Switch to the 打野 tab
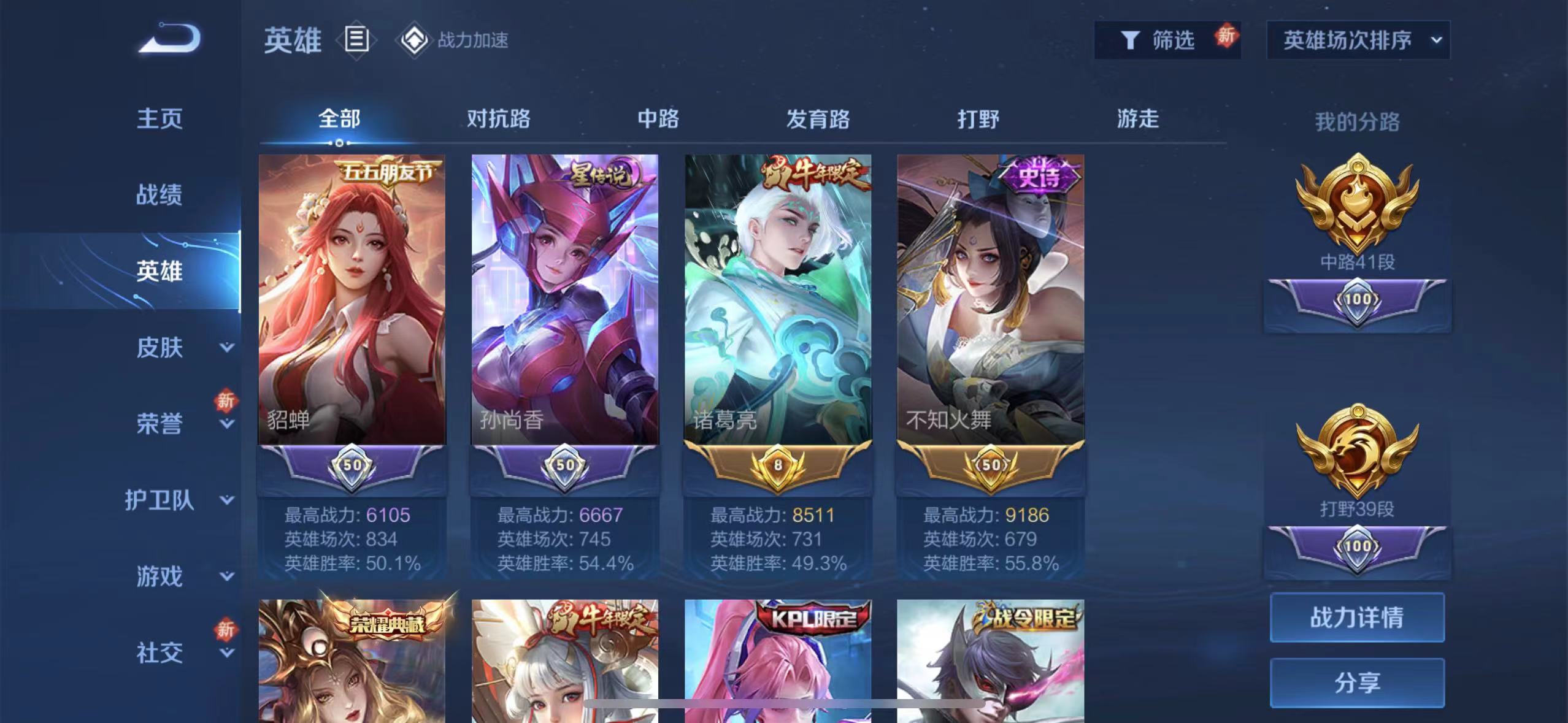Image resolution: width=1568 pixels, height=723 pixels. click(x=979, y=120)
